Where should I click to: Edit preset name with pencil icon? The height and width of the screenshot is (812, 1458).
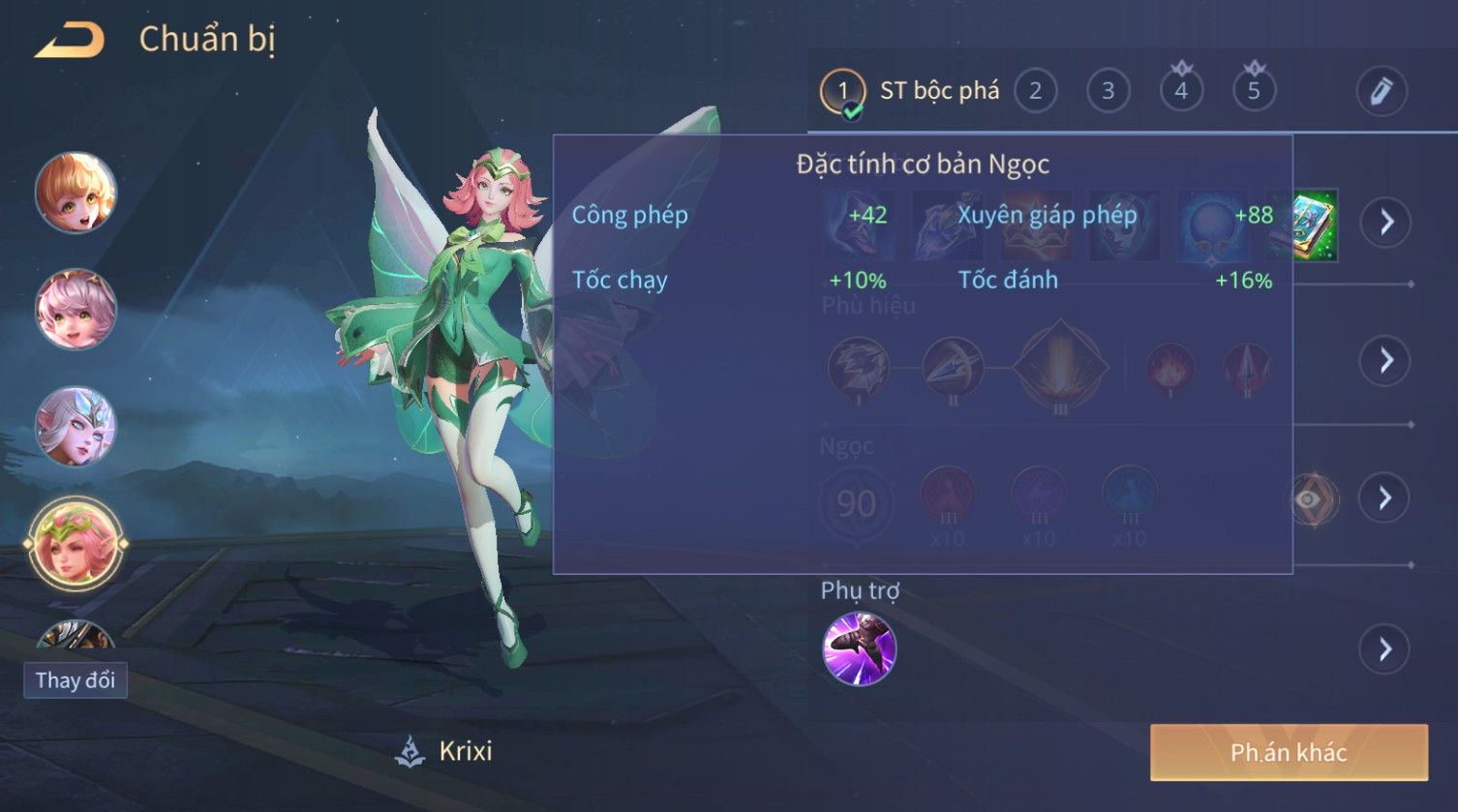pyautogui.click(x=1381, y=92)
